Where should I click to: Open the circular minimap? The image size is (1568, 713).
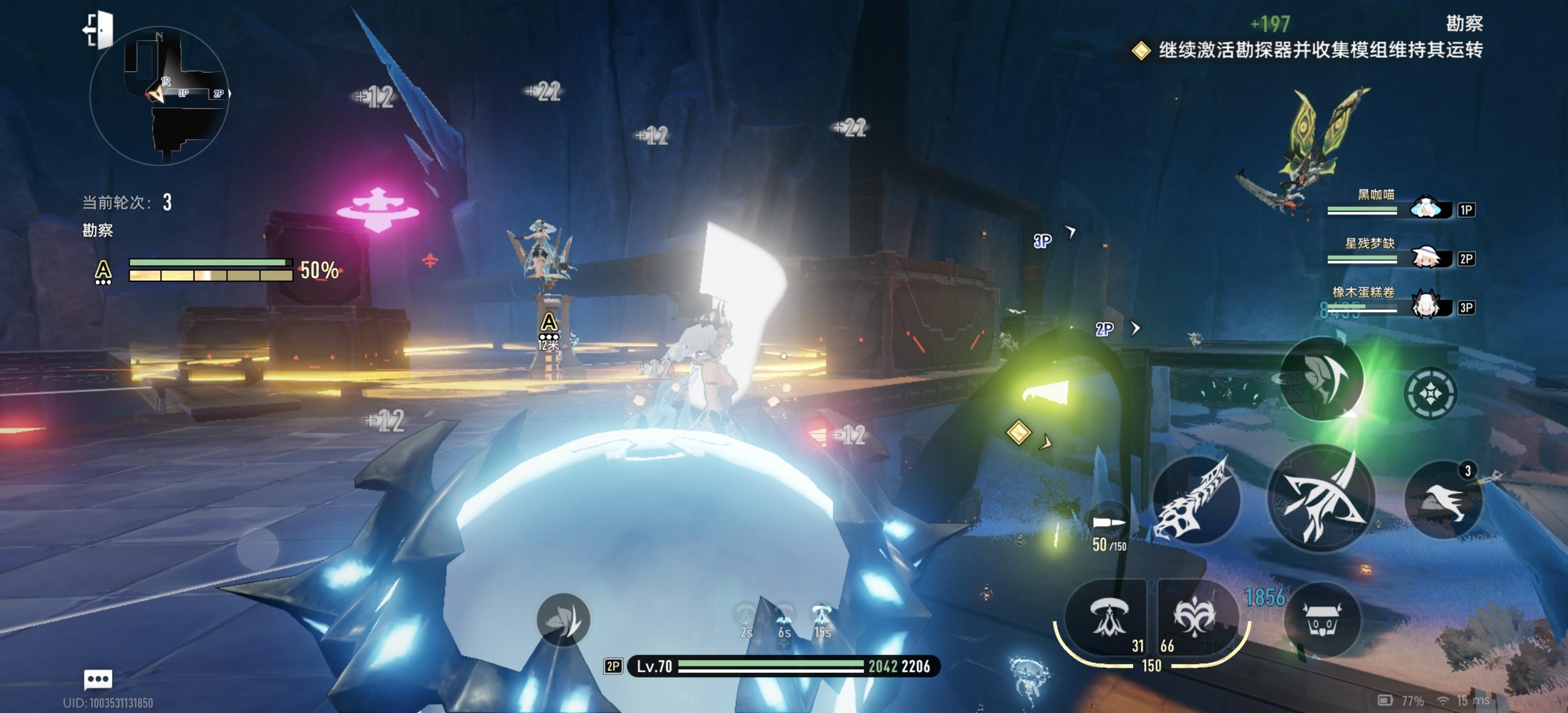(x=159, y=96)
